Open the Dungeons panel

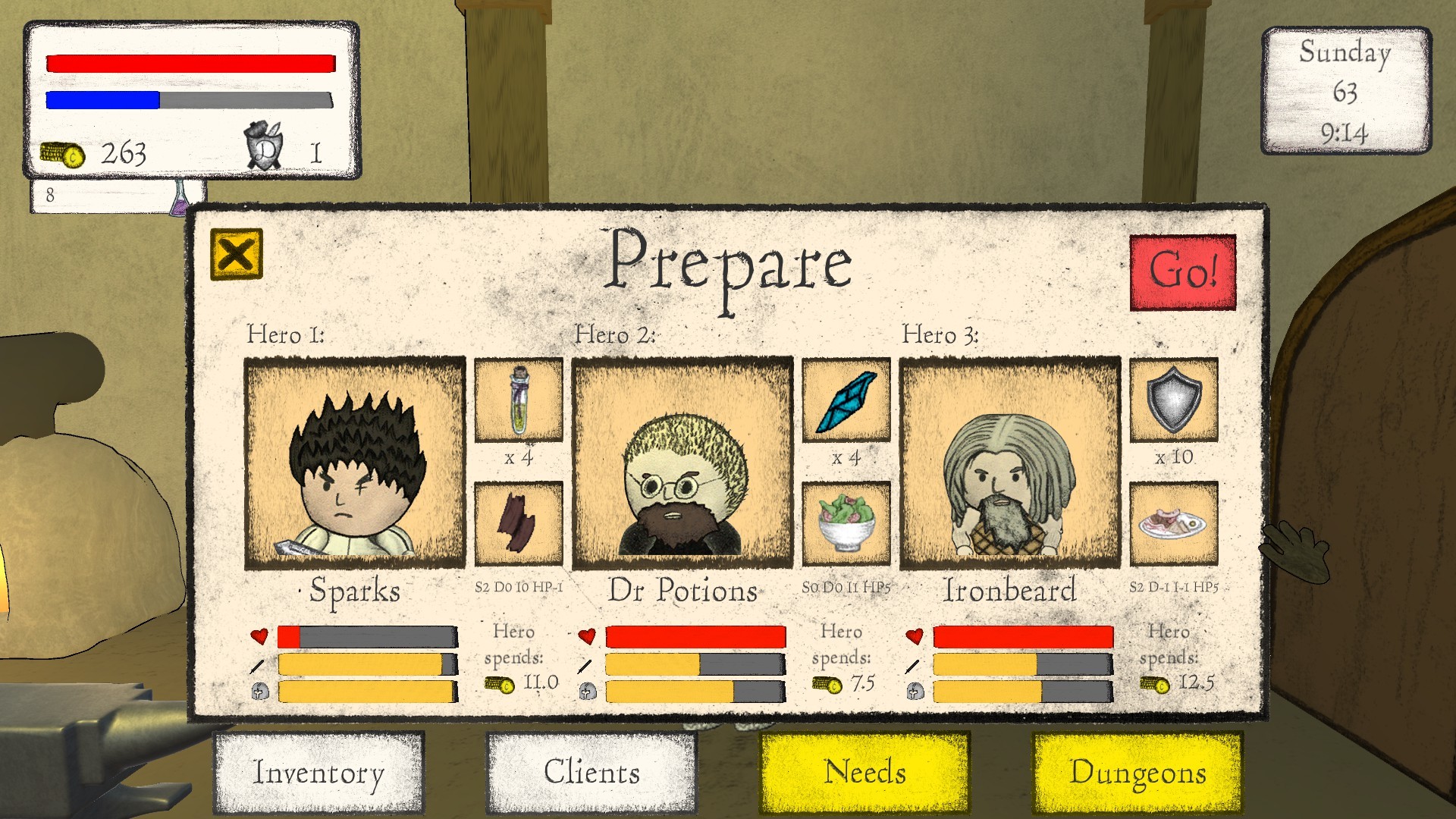(1139, 773)
